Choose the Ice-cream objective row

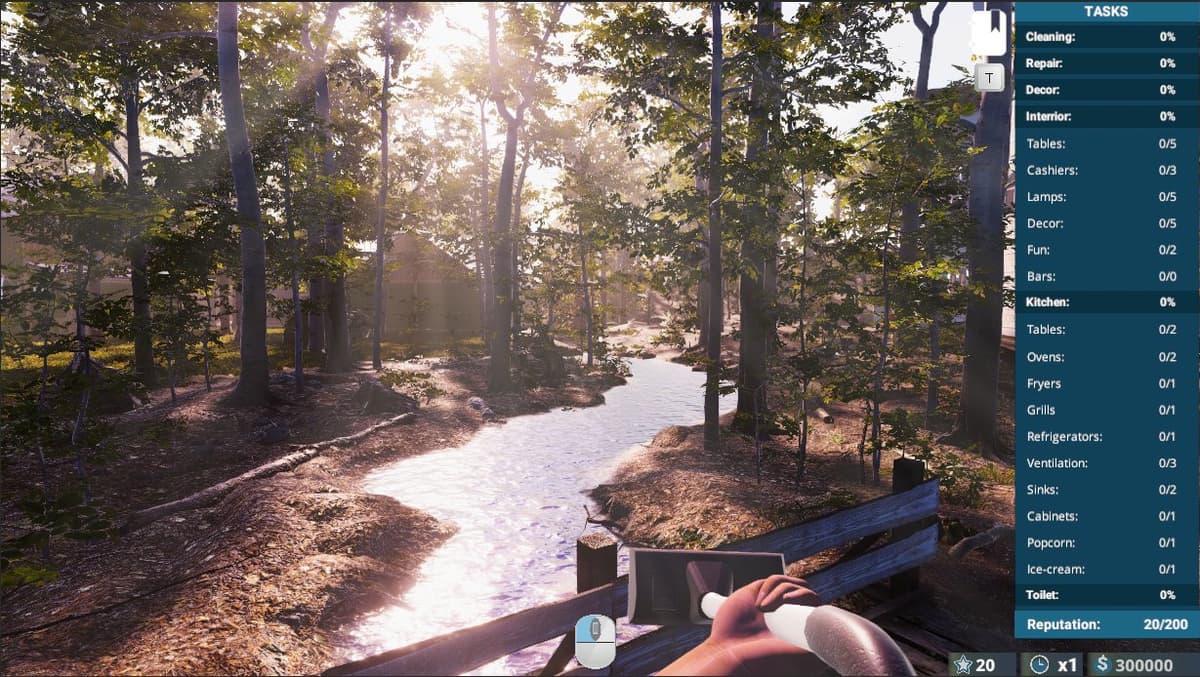point(1106,569)
